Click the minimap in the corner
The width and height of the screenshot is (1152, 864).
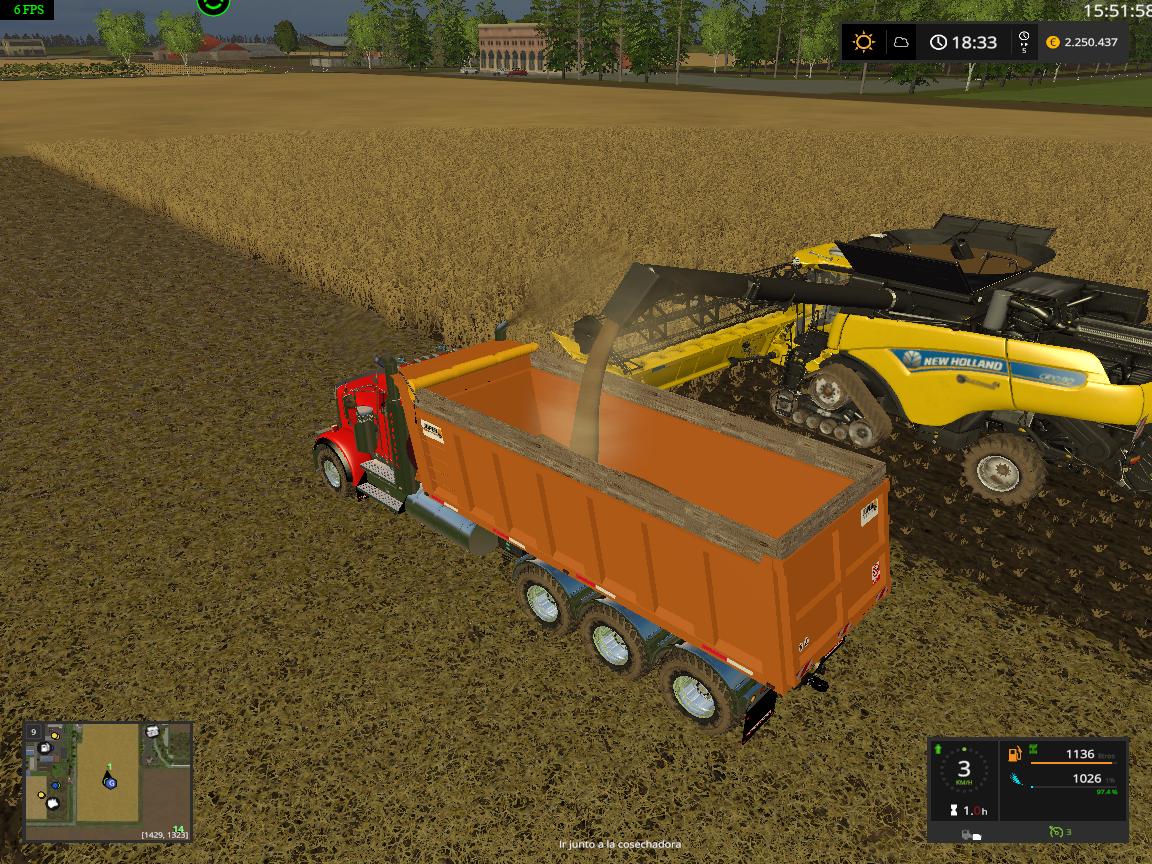[108, 782]
